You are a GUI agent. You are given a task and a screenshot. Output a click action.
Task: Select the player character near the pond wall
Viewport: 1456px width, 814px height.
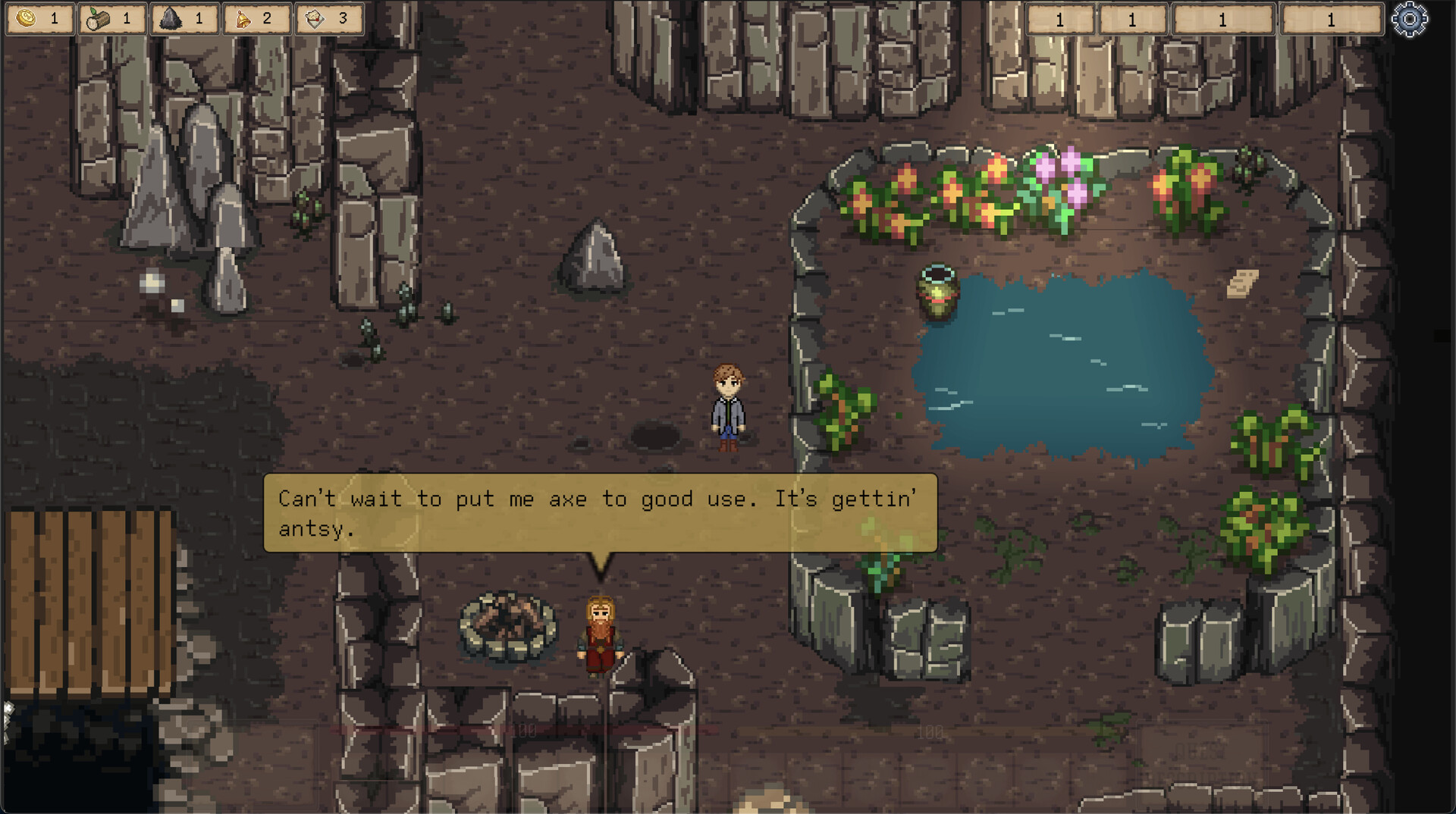point(726,409)
